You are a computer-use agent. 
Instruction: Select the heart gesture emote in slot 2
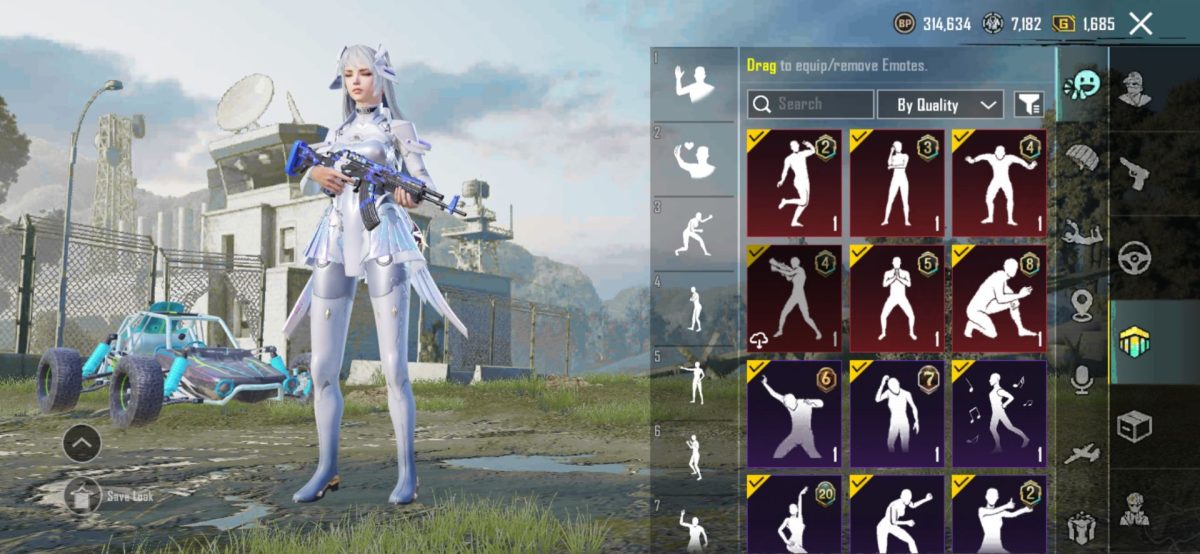tap(694, 158)
